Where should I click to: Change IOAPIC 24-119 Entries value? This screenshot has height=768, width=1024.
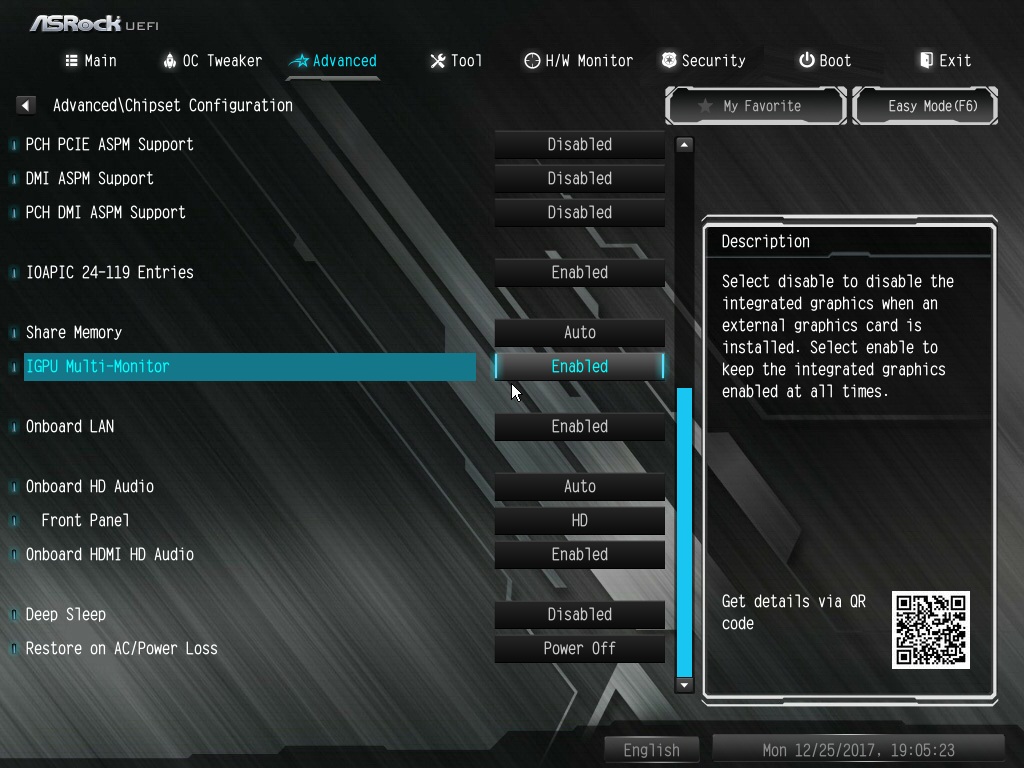579,273
